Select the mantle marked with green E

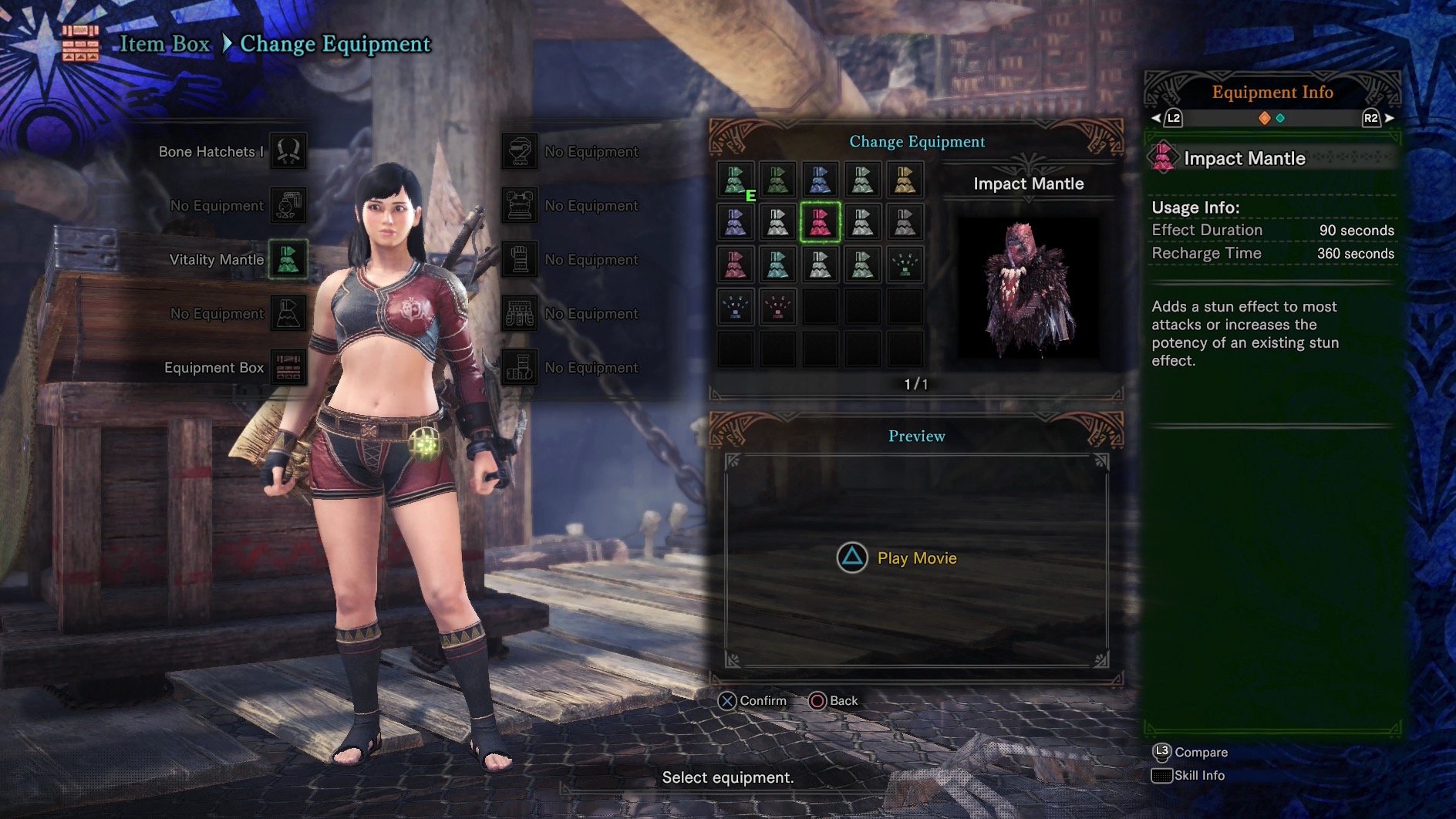736,180
